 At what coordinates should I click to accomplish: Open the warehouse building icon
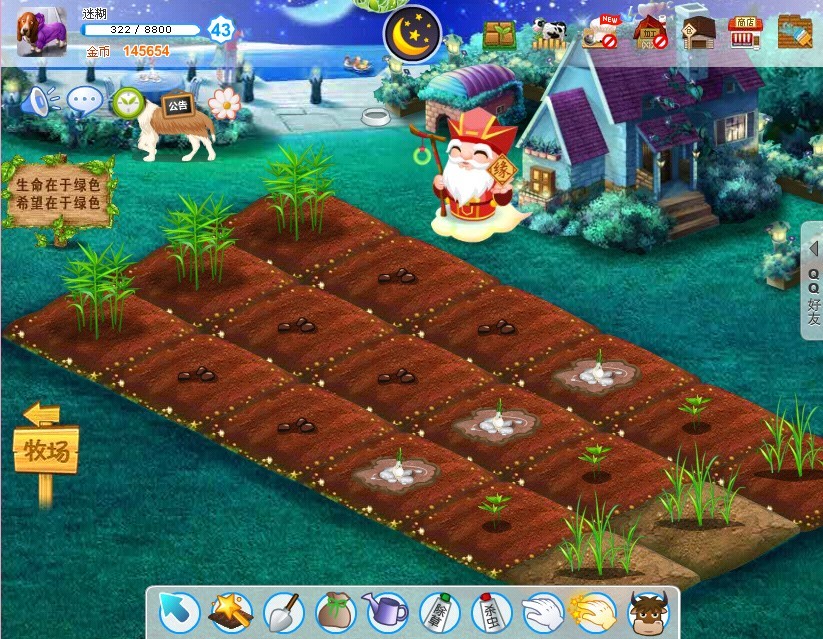coord(698,33)
